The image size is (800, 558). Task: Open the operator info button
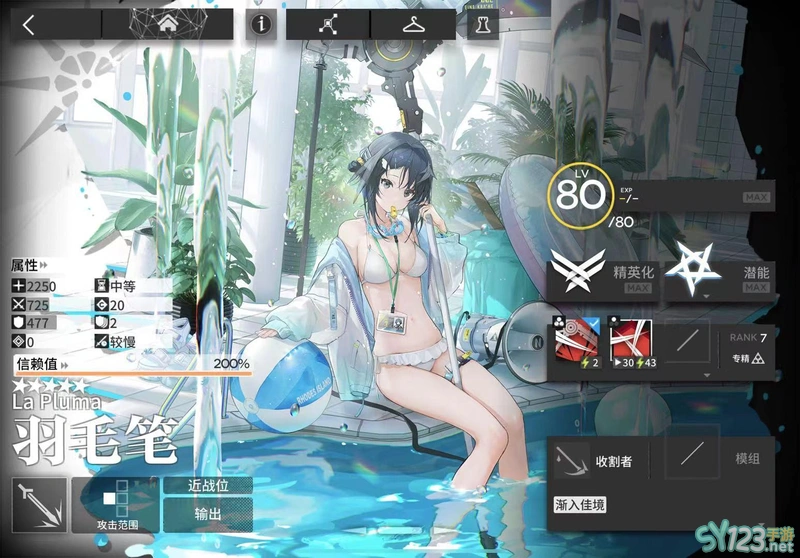[x=261, y=25]
